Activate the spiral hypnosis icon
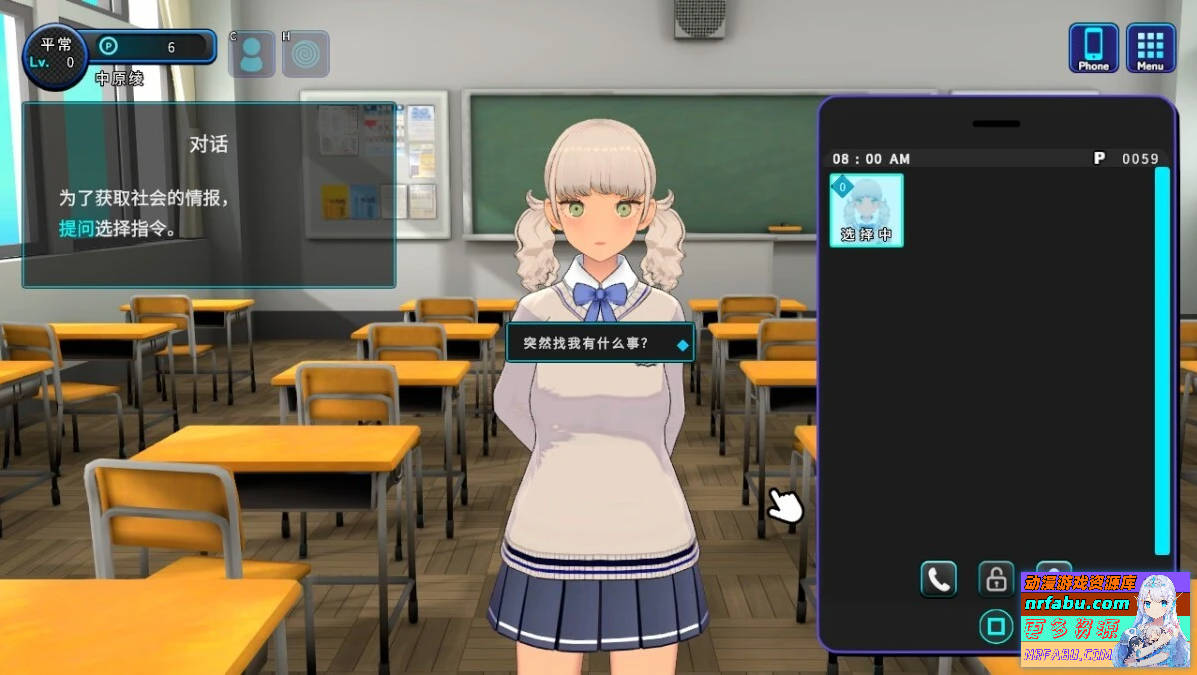Viewport: 1197px width, 675px height. click(x=305, y=54)
